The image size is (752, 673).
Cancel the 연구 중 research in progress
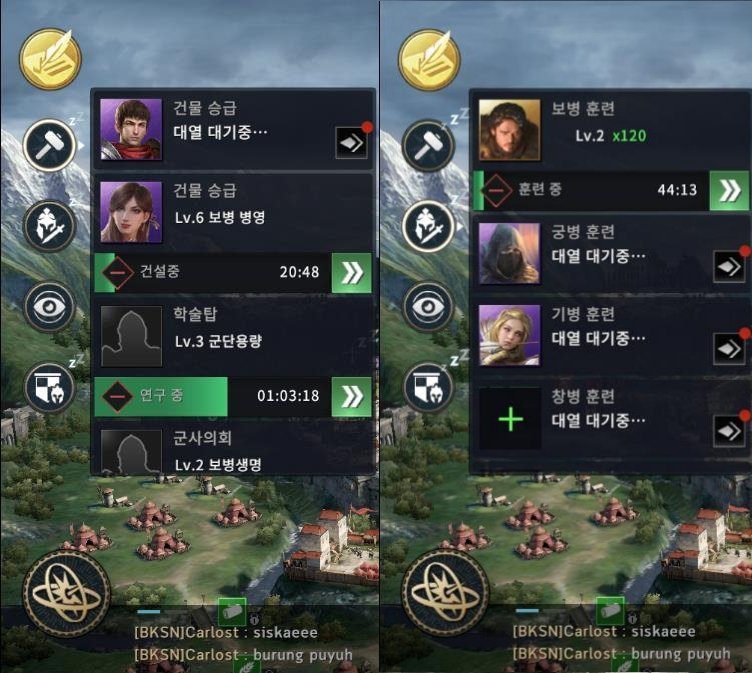(x=118, y=396)
